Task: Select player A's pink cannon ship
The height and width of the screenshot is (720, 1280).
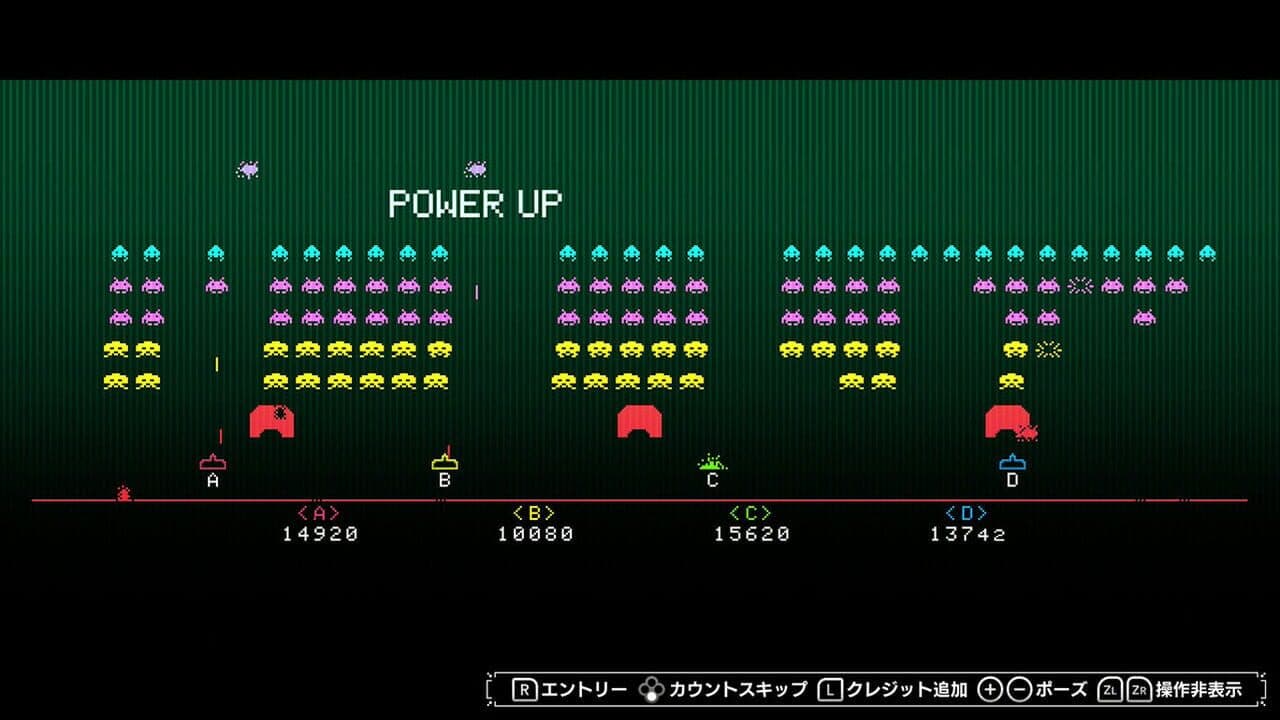Action: (x=211, y=463)
